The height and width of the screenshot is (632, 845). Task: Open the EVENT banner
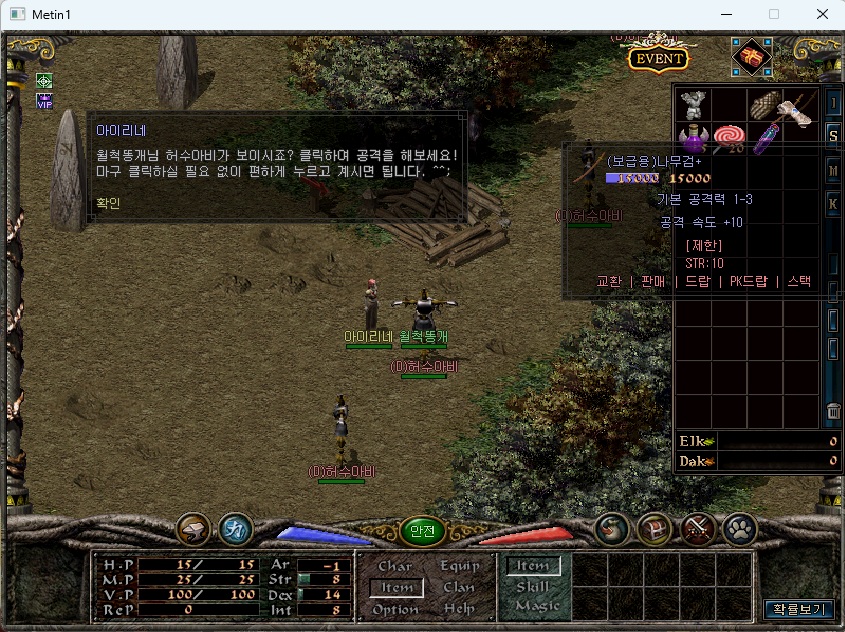coord(658,58)
